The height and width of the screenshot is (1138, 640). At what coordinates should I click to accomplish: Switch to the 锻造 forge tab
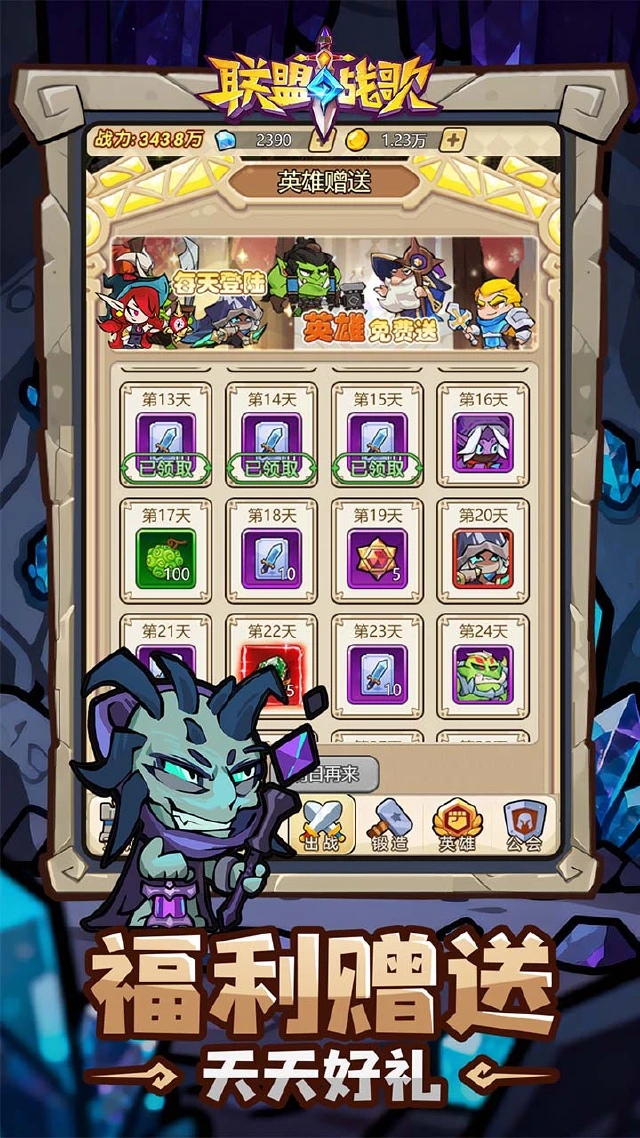coord(390,827)
